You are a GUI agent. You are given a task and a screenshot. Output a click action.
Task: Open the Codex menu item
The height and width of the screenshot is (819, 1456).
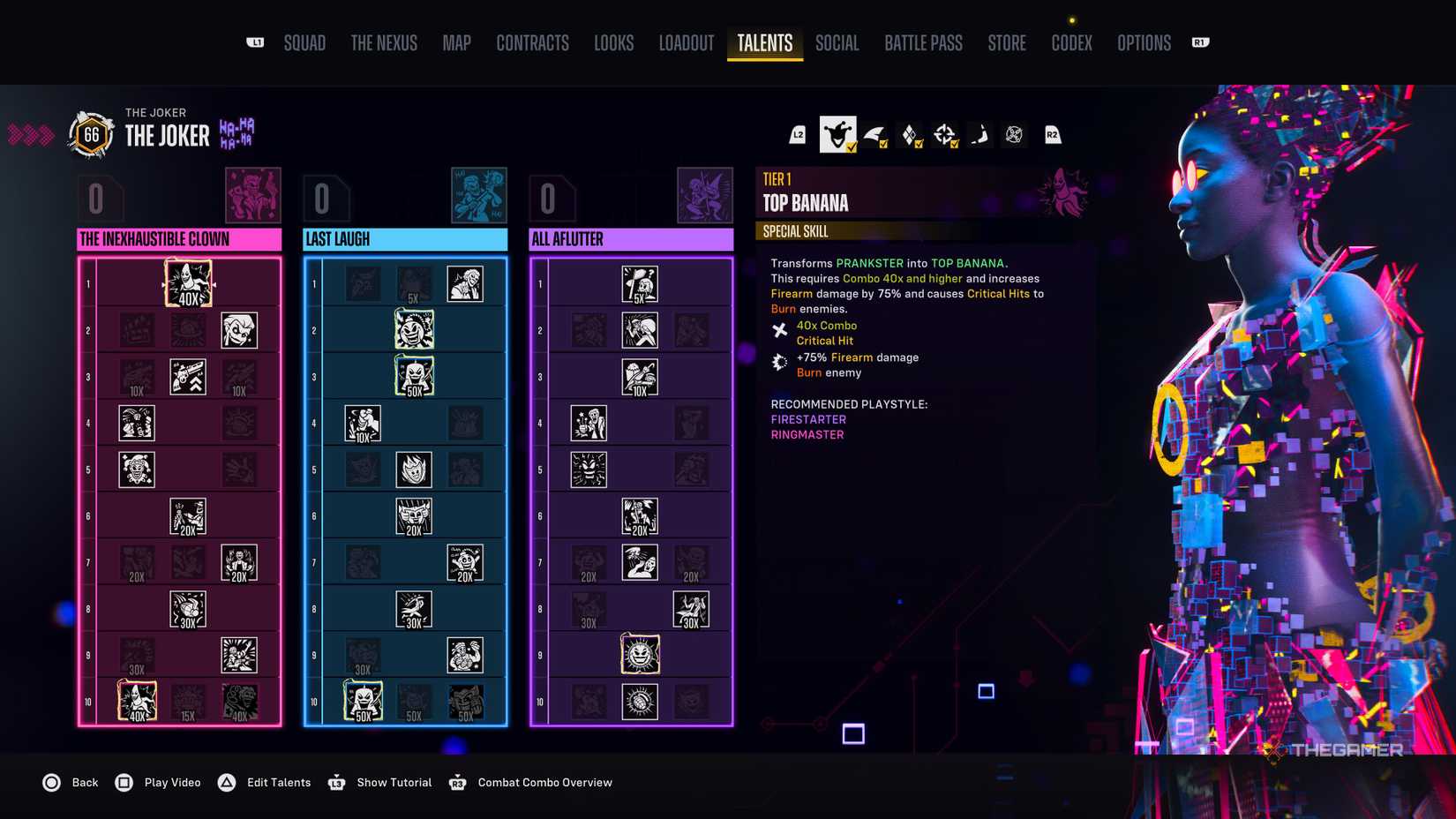pos(1071,42)
